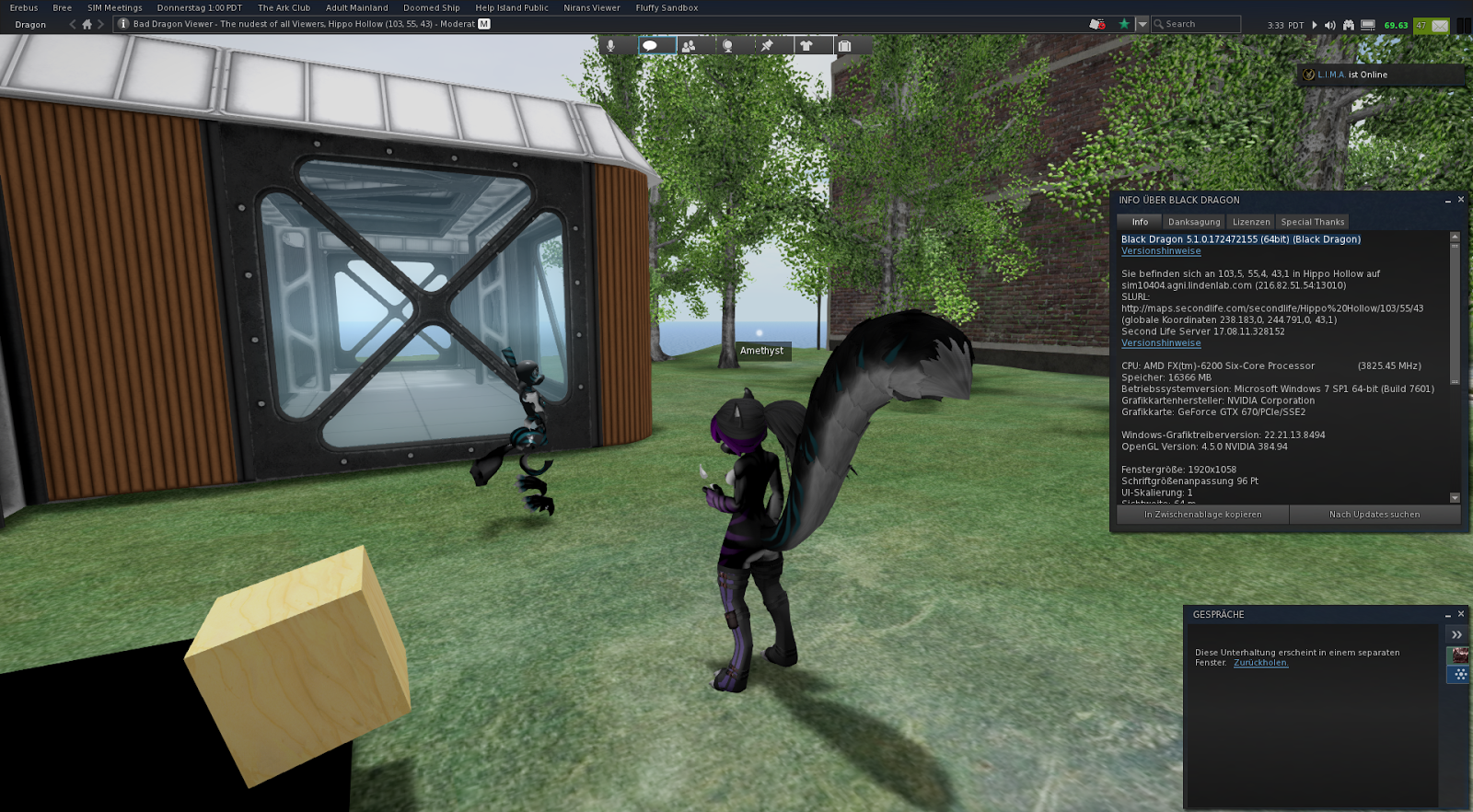Image resolution: width=1473 pixels, height=812 pixels.
Task: Open the Versionshinweise link
Action: tap(1161, 250)
